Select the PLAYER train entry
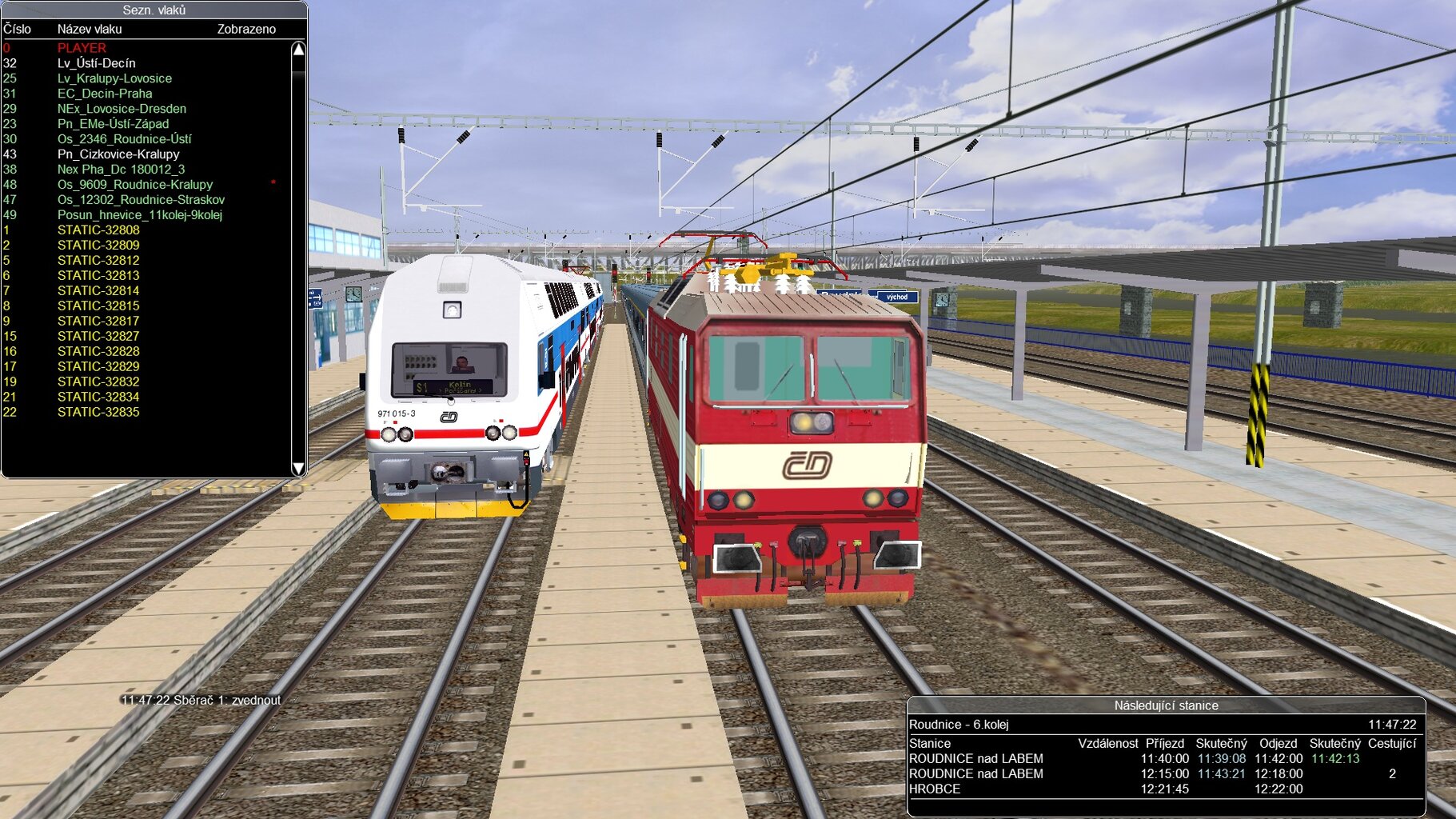The height and width of the screenshot is (819, 1456). [82, 48]
